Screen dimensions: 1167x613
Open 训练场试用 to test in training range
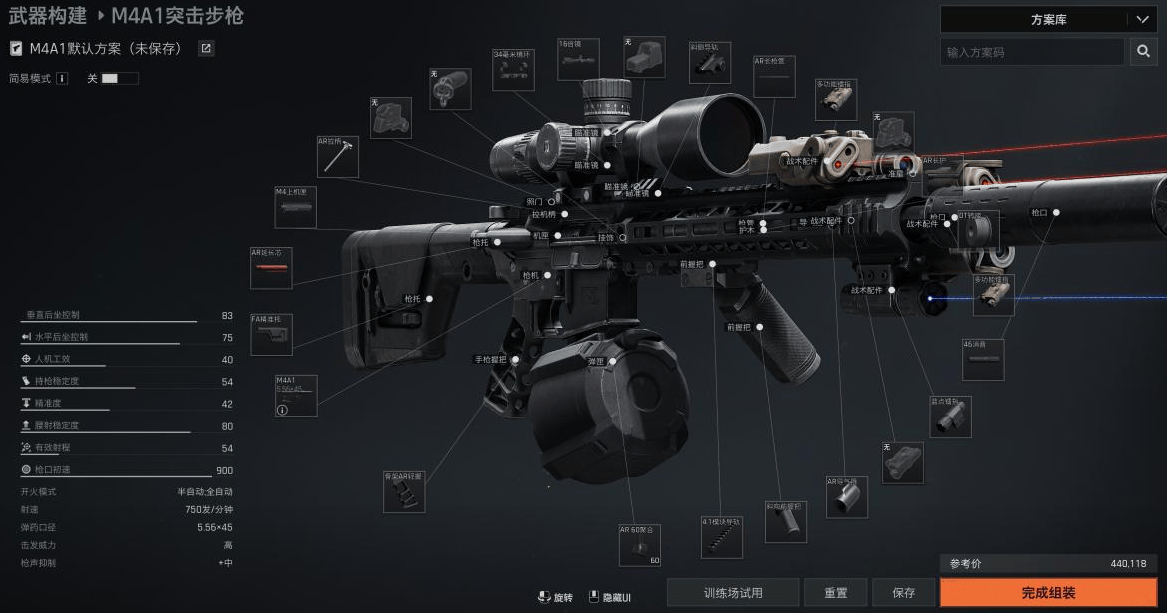click(733, 593)
